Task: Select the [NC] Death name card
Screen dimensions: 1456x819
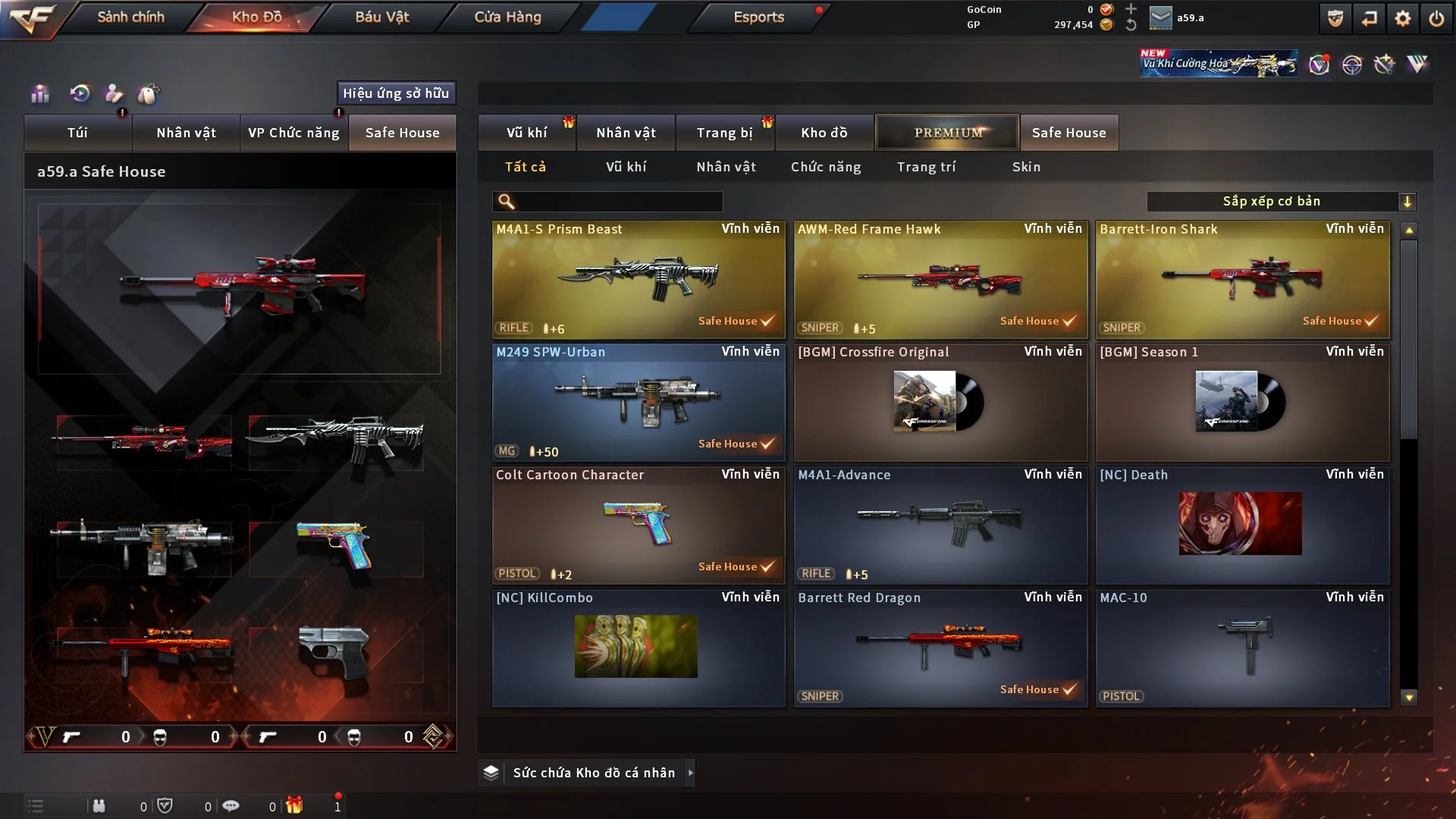Action: 1242,525
